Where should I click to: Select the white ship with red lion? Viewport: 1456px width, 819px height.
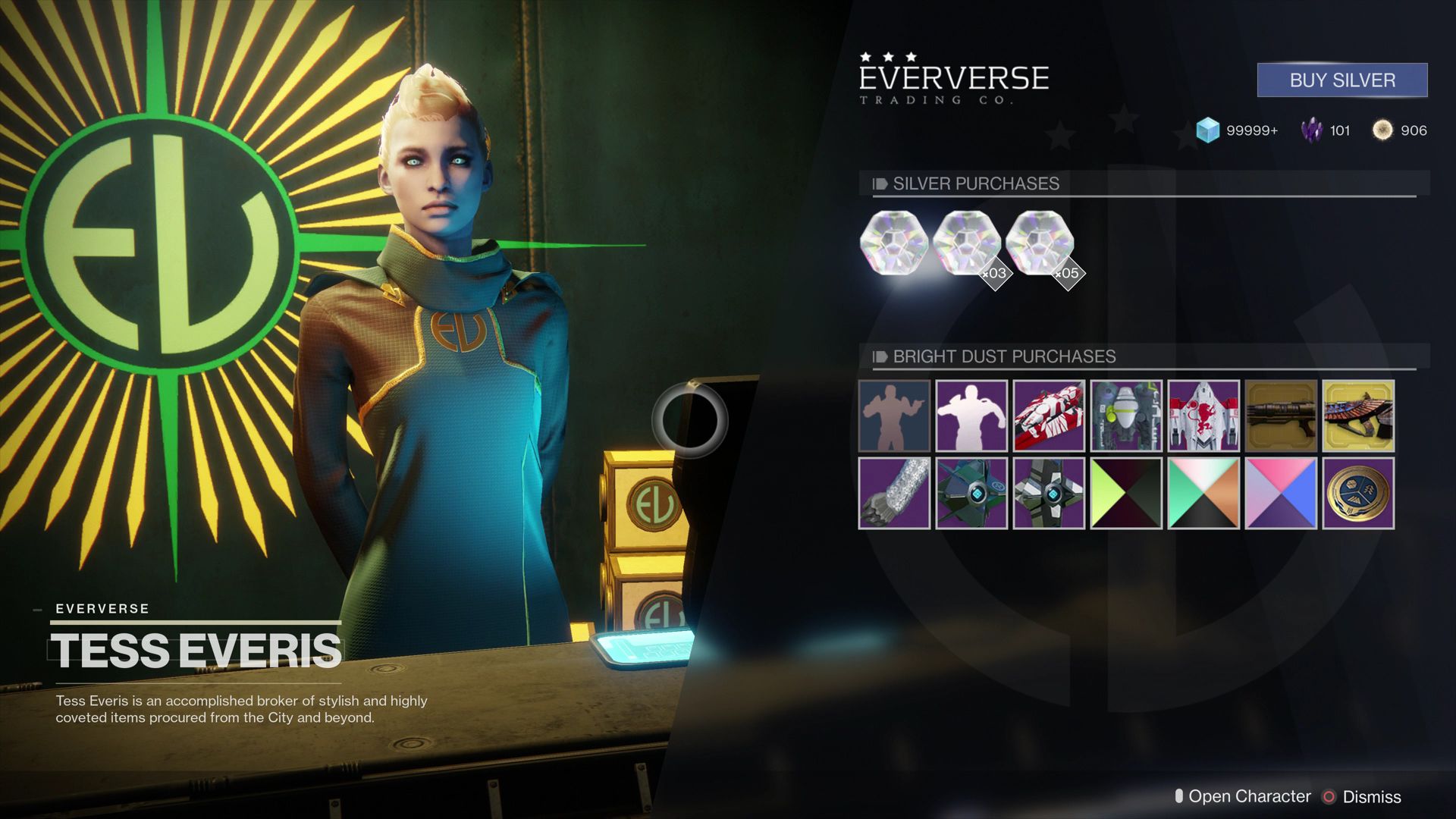1203,416
